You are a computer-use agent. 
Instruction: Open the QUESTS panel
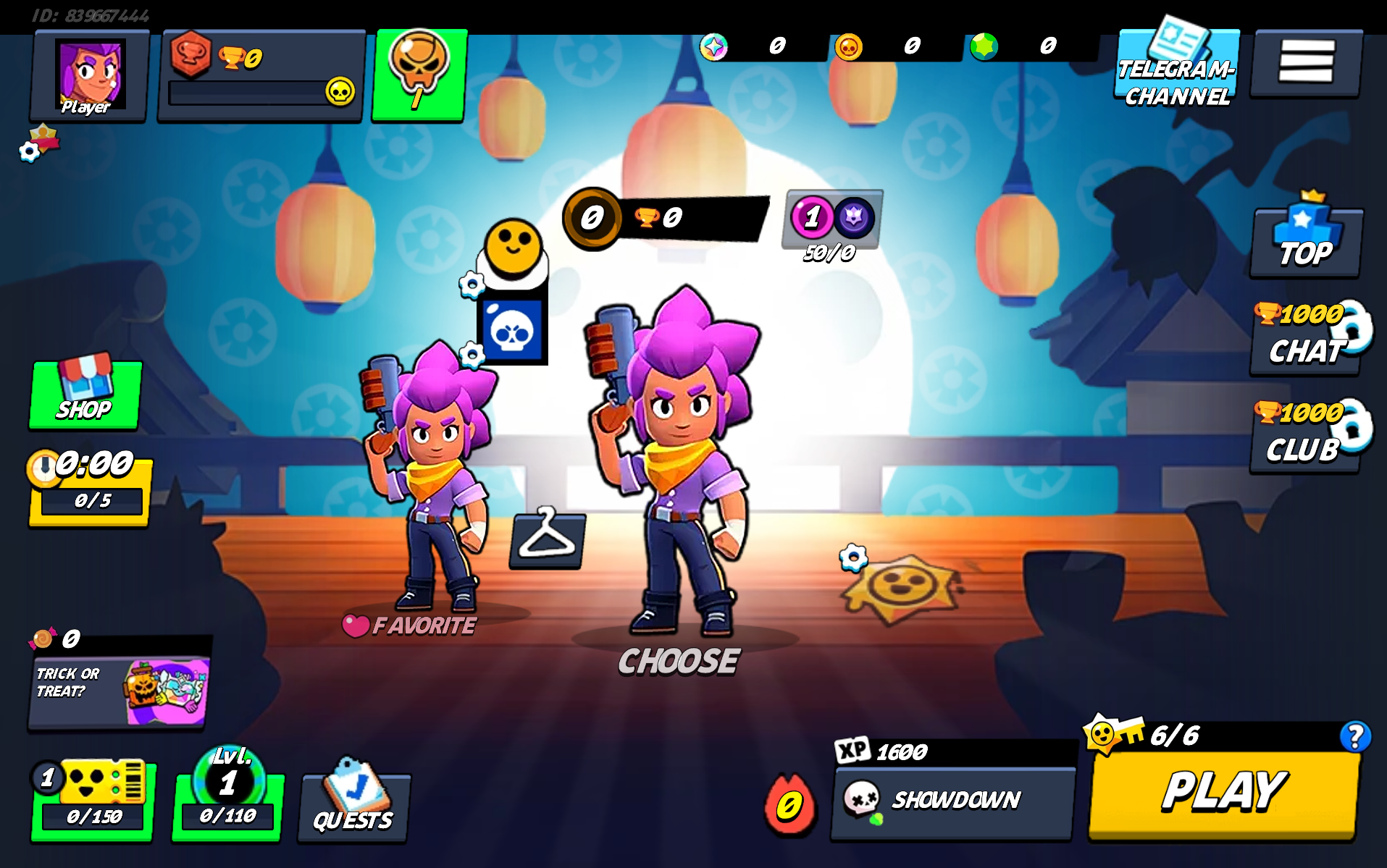click(x=353, y=804)
